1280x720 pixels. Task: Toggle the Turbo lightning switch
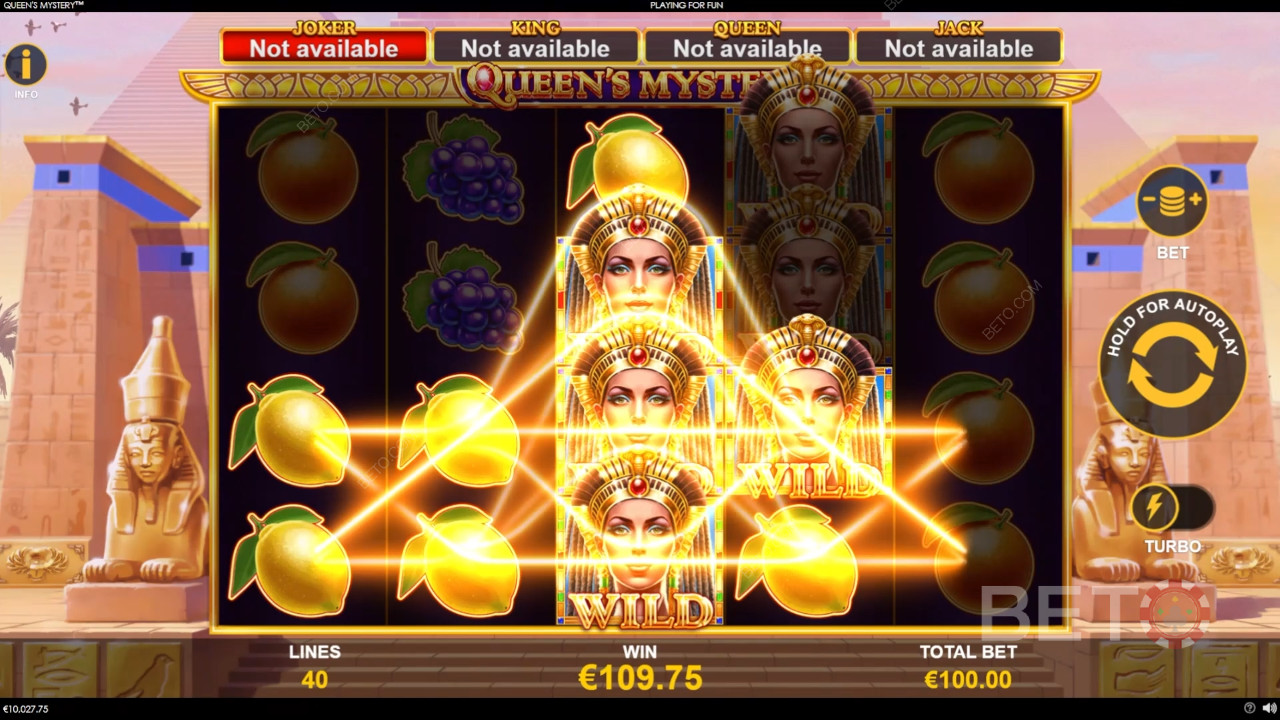tap(1172, 509)
